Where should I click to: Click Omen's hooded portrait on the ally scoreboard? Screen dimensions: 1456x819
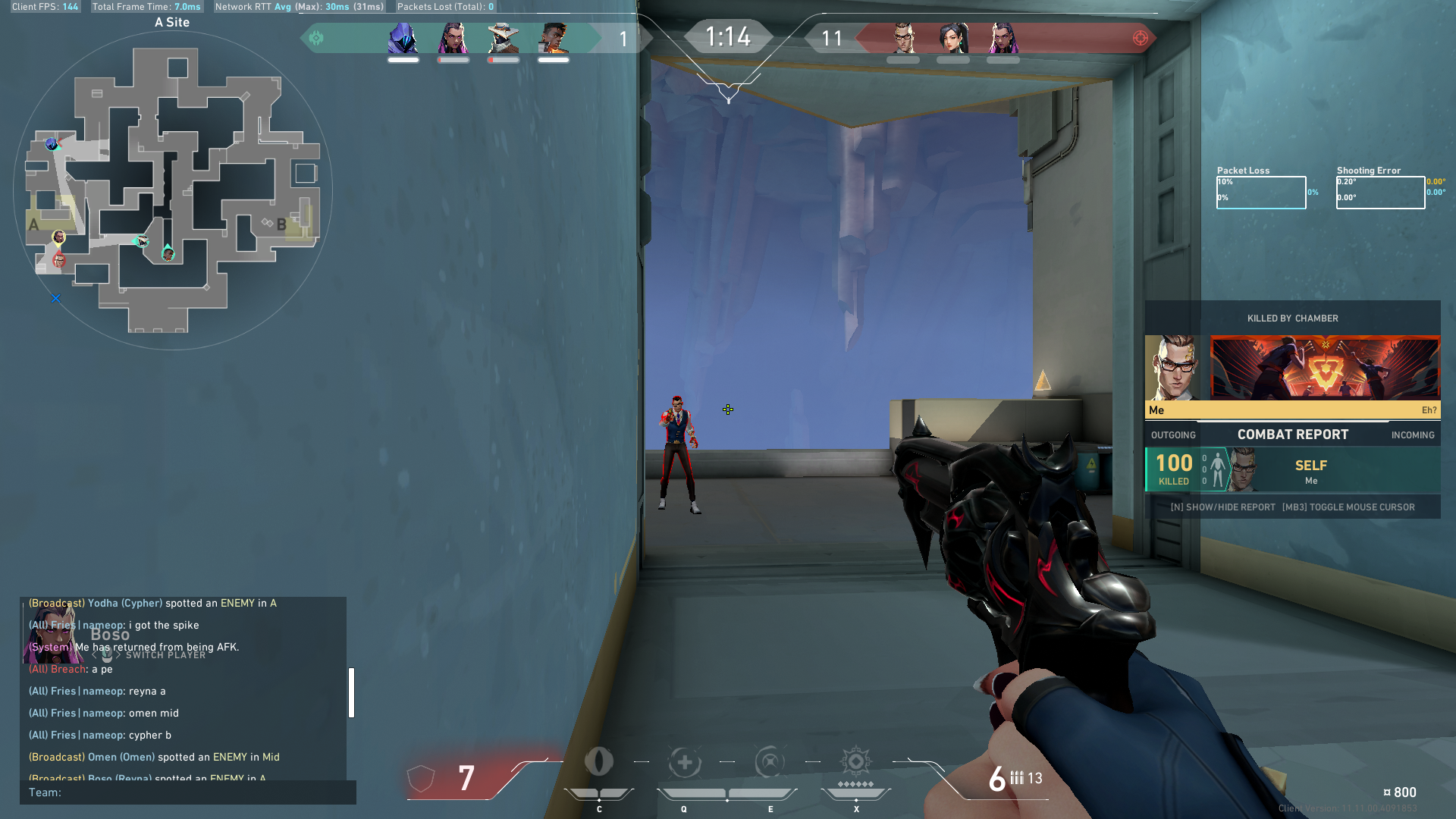click(x=402, y=36)
